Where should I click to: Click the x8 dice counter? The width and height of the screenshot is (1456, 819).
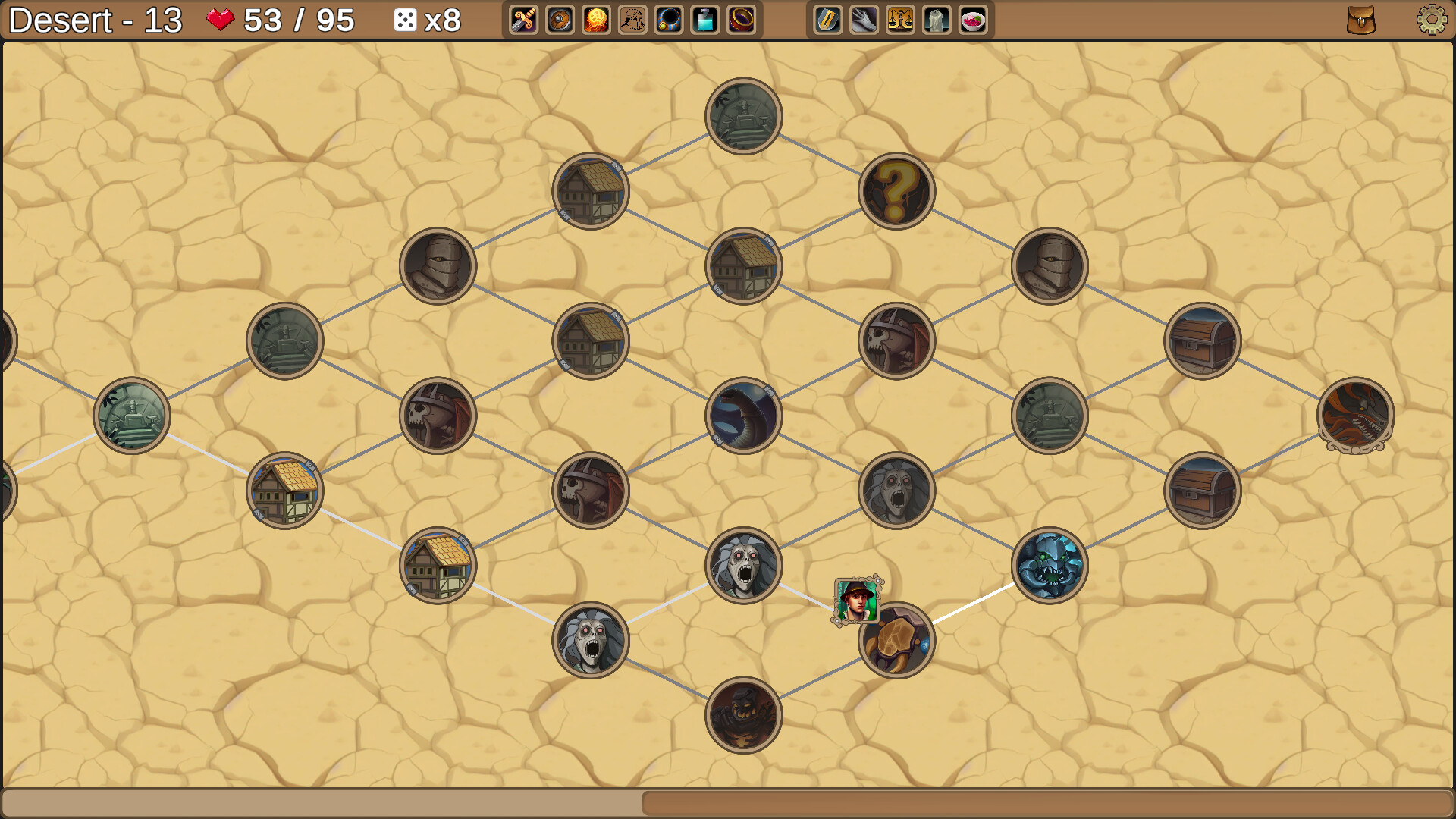tap(427, 20)
